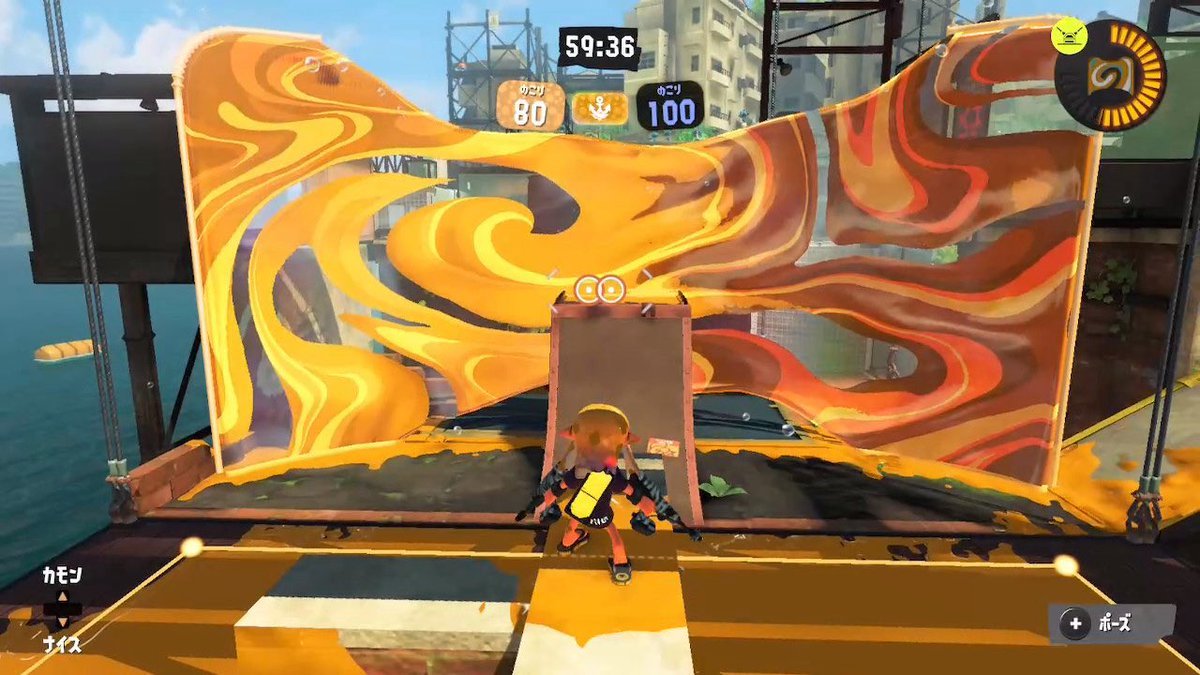Open the ポーズ pause menu
Image resolution: width=1200 pixels, height=675 pixels.
[1110, 625]
